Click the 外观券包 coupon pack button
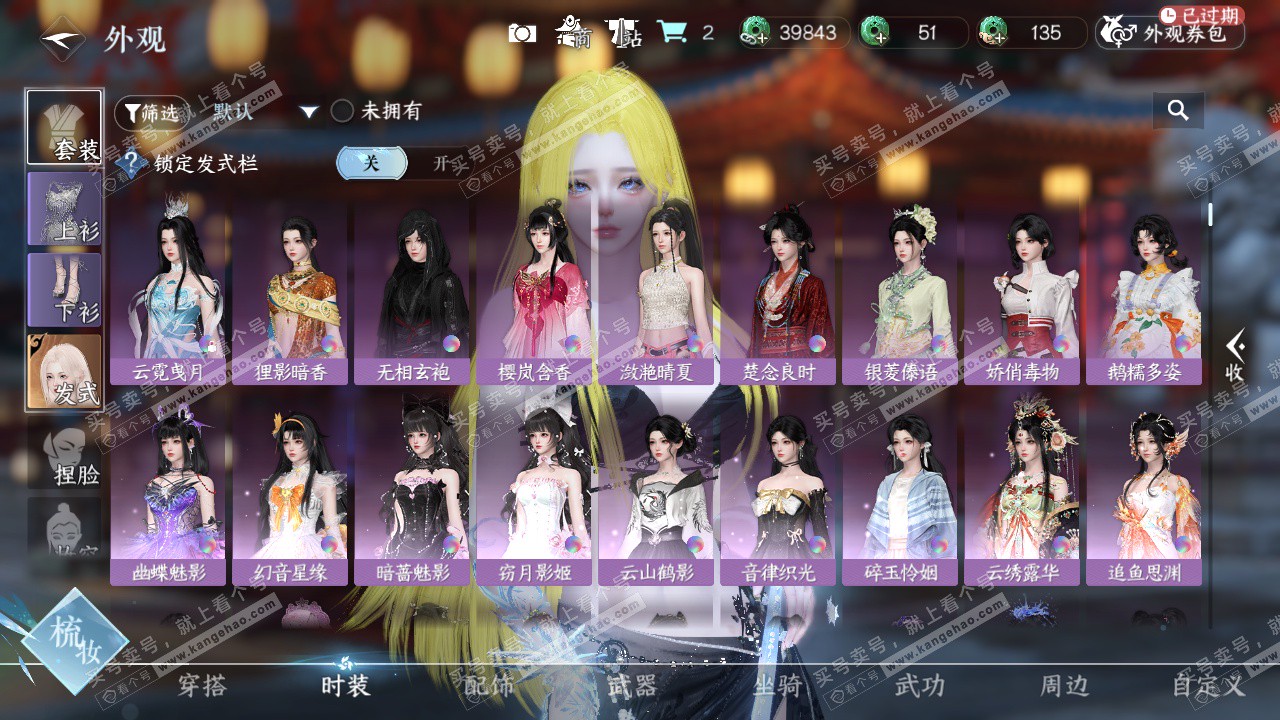1280x720 pixels. (1170, 34)
